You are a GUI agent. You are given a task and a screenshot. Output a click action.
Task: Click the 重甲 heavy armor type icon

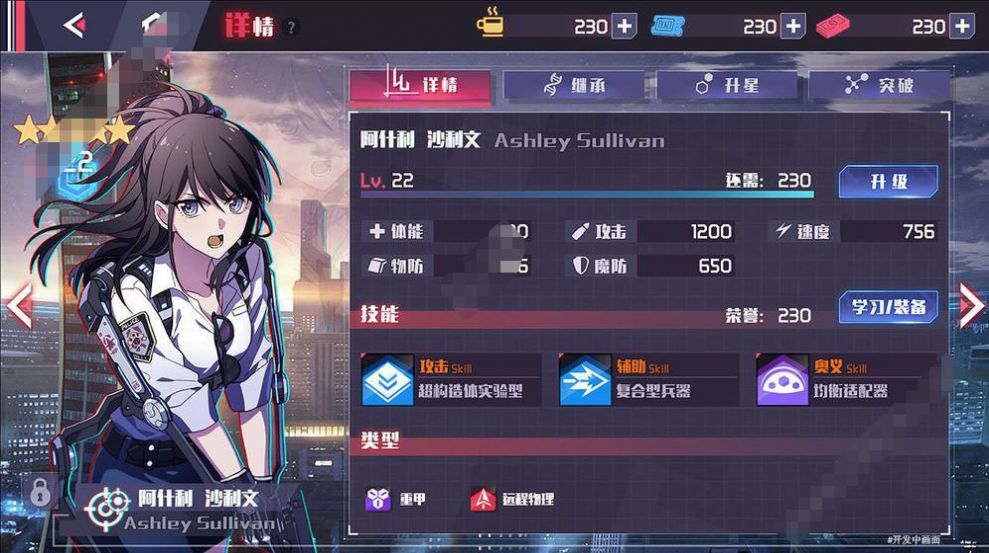click(380, 499)
